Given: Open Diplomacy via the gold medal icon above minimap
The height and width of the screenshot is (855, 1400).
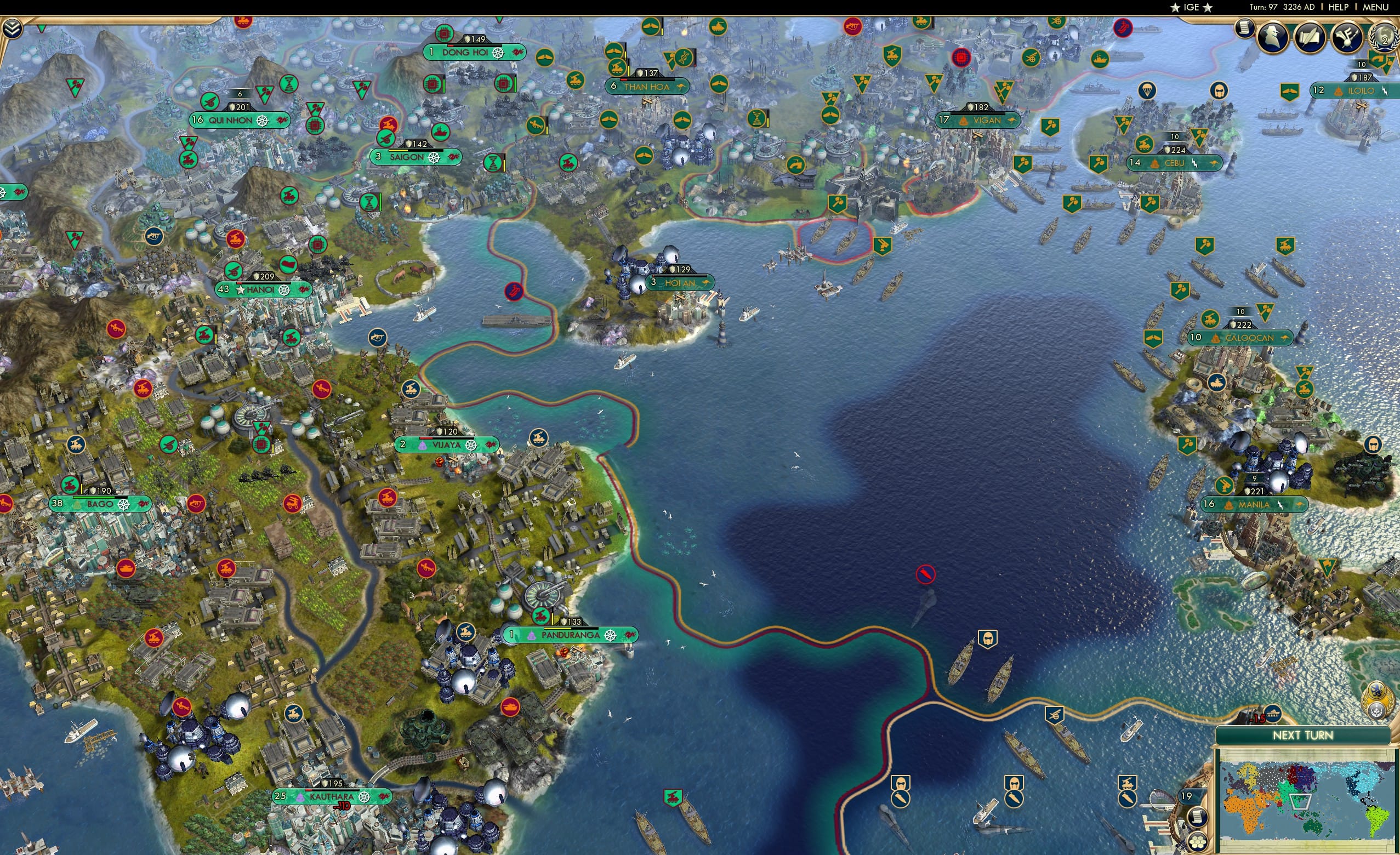Looking at the screenshot, I should [x=1377, y=699].
